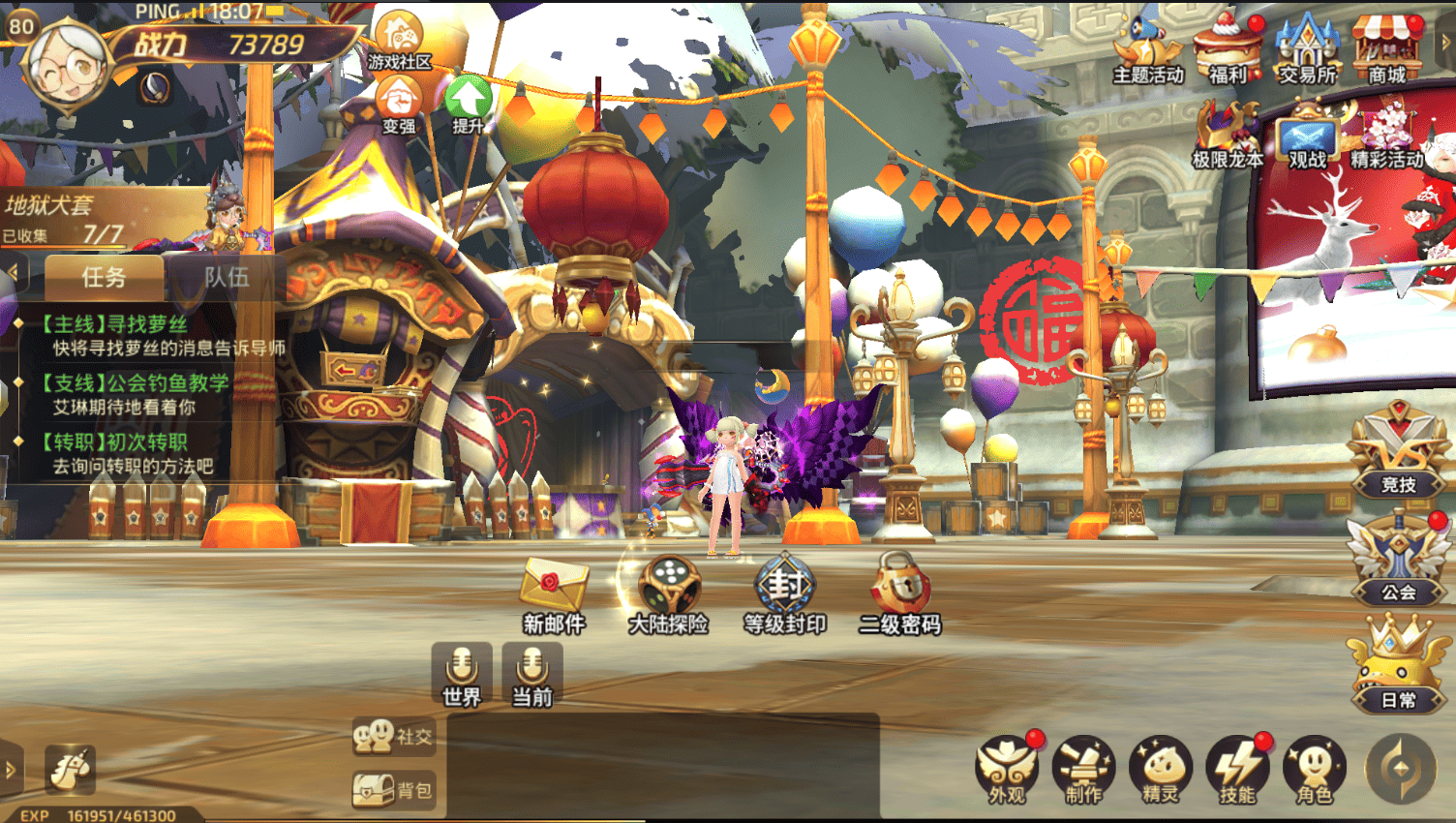Open the 新邮件 new mail envelope
Screen dimensions: 1456x823
[x=553, y=593]
